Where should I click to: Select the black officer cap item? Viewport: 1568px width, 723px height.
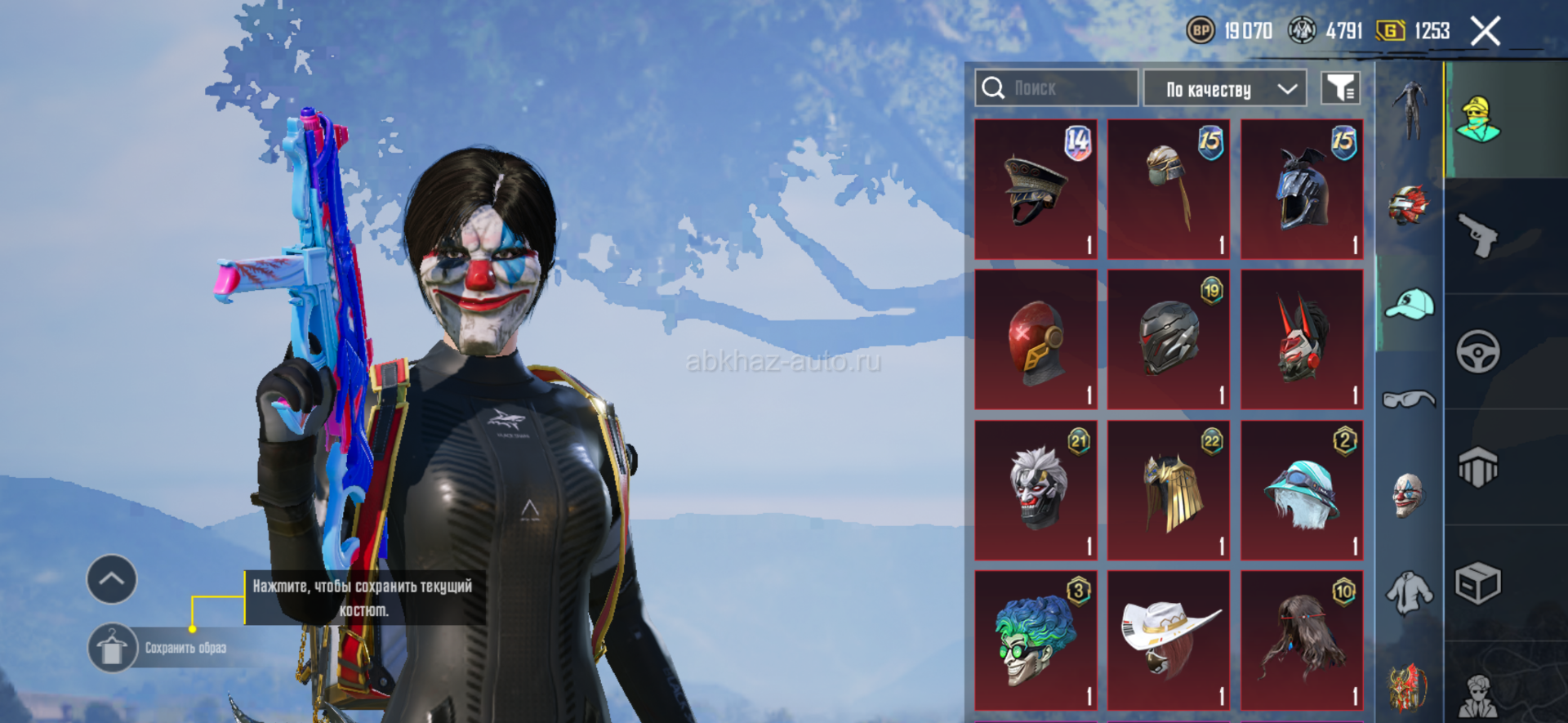pyautogui.click(x=1036, y=190)
